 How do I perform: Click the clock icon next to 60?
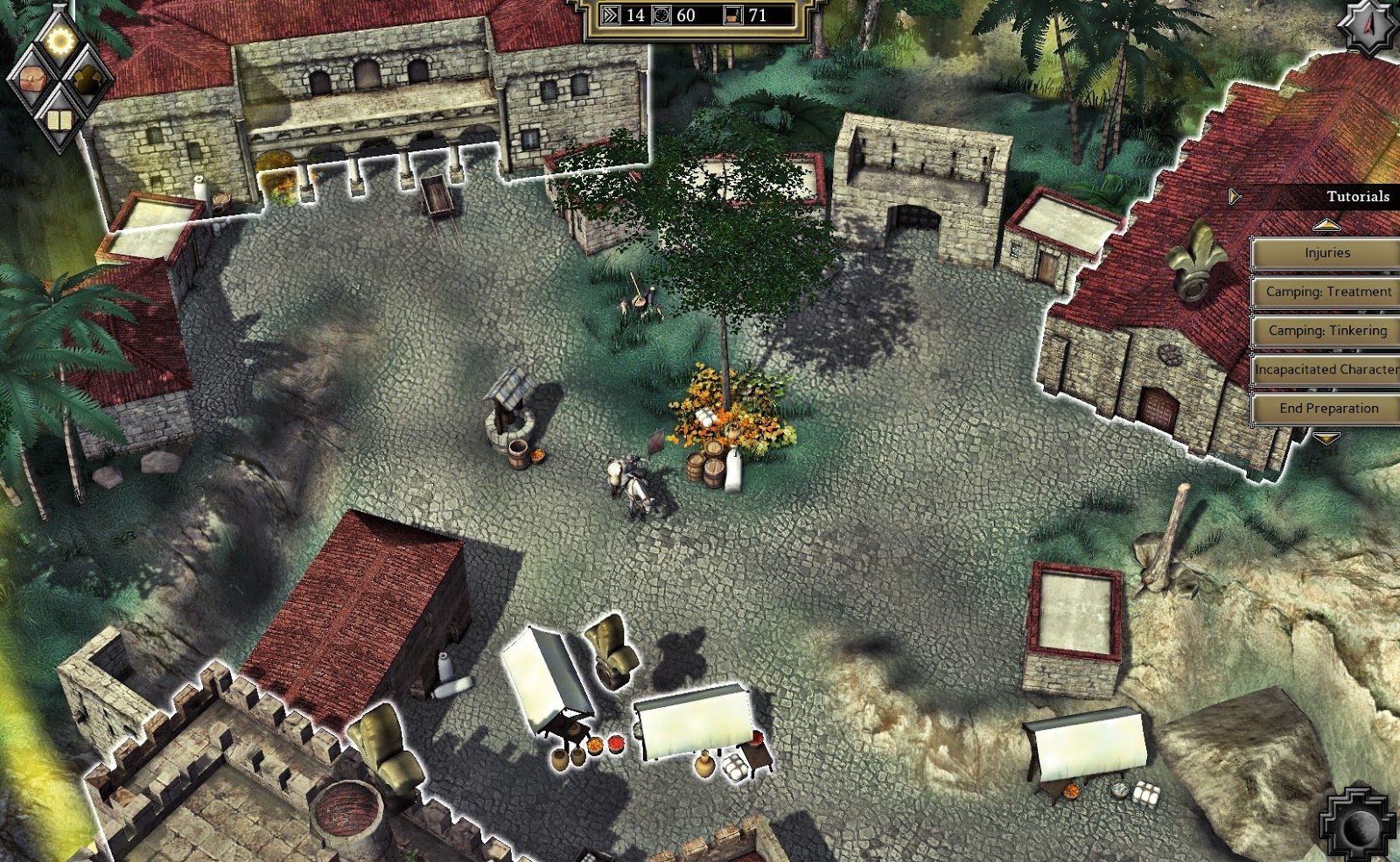pos(660,15)
